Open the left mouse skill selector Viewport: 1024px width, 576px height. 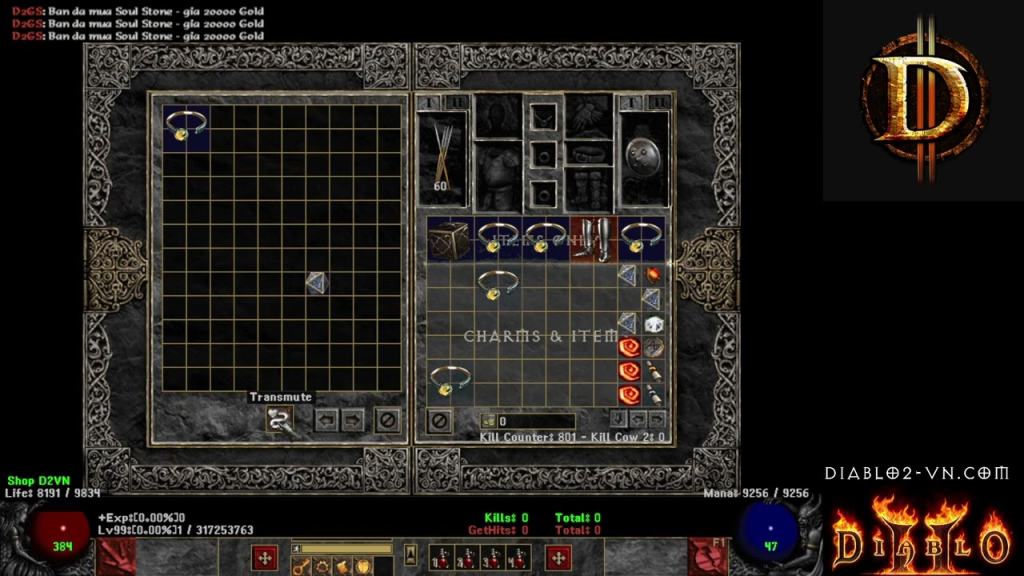pyautogui.click(x=265, y=557)
